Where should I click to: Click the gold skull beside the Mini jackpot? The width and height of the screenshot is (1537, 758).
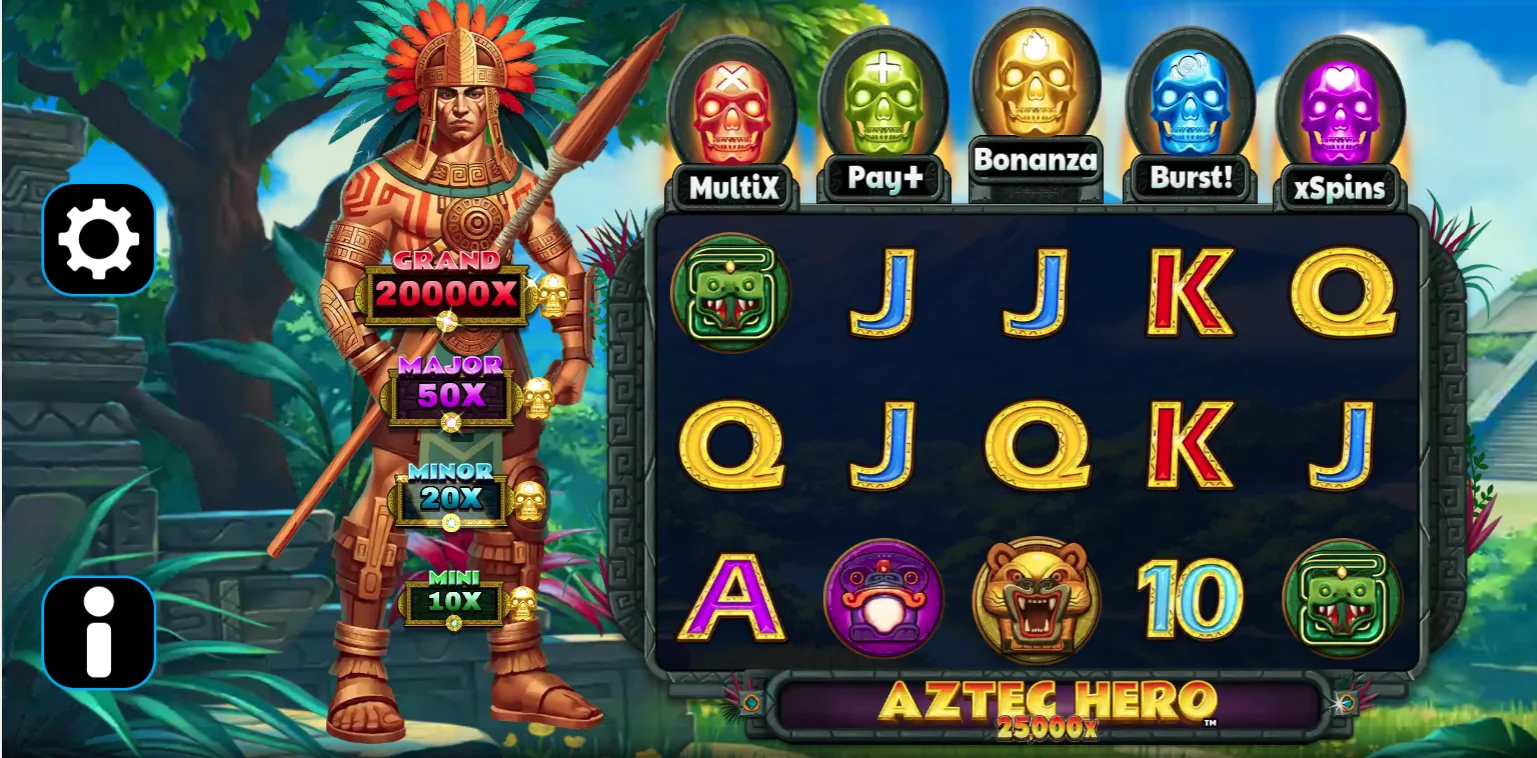coord(525,605)
